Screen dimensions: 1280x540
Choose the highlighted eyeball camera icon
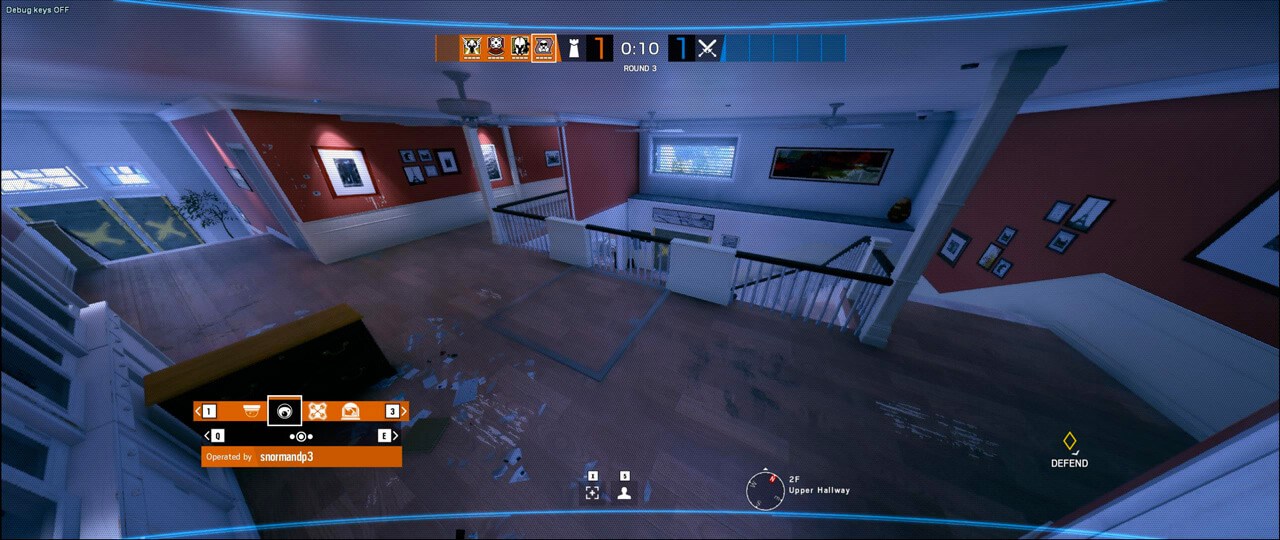pos(285,411)
